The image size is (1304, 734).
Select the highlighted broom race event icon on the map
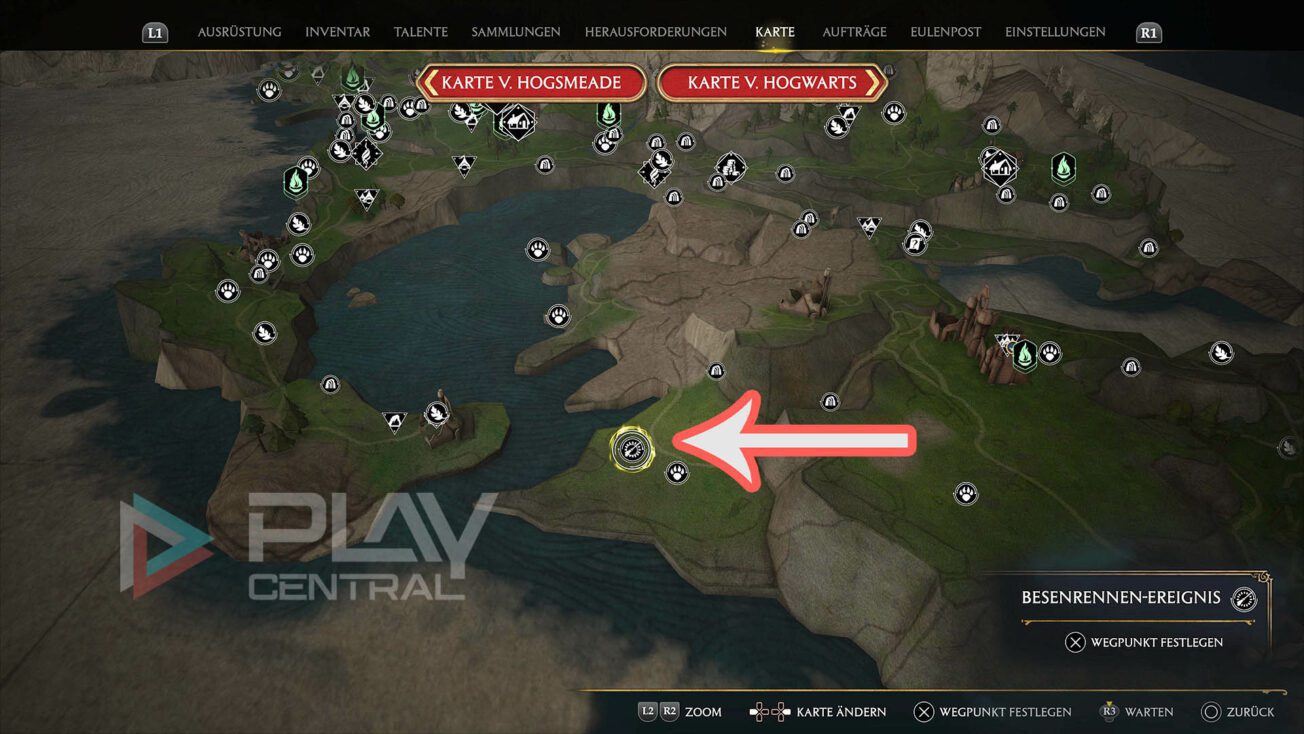tap(634, 450)
